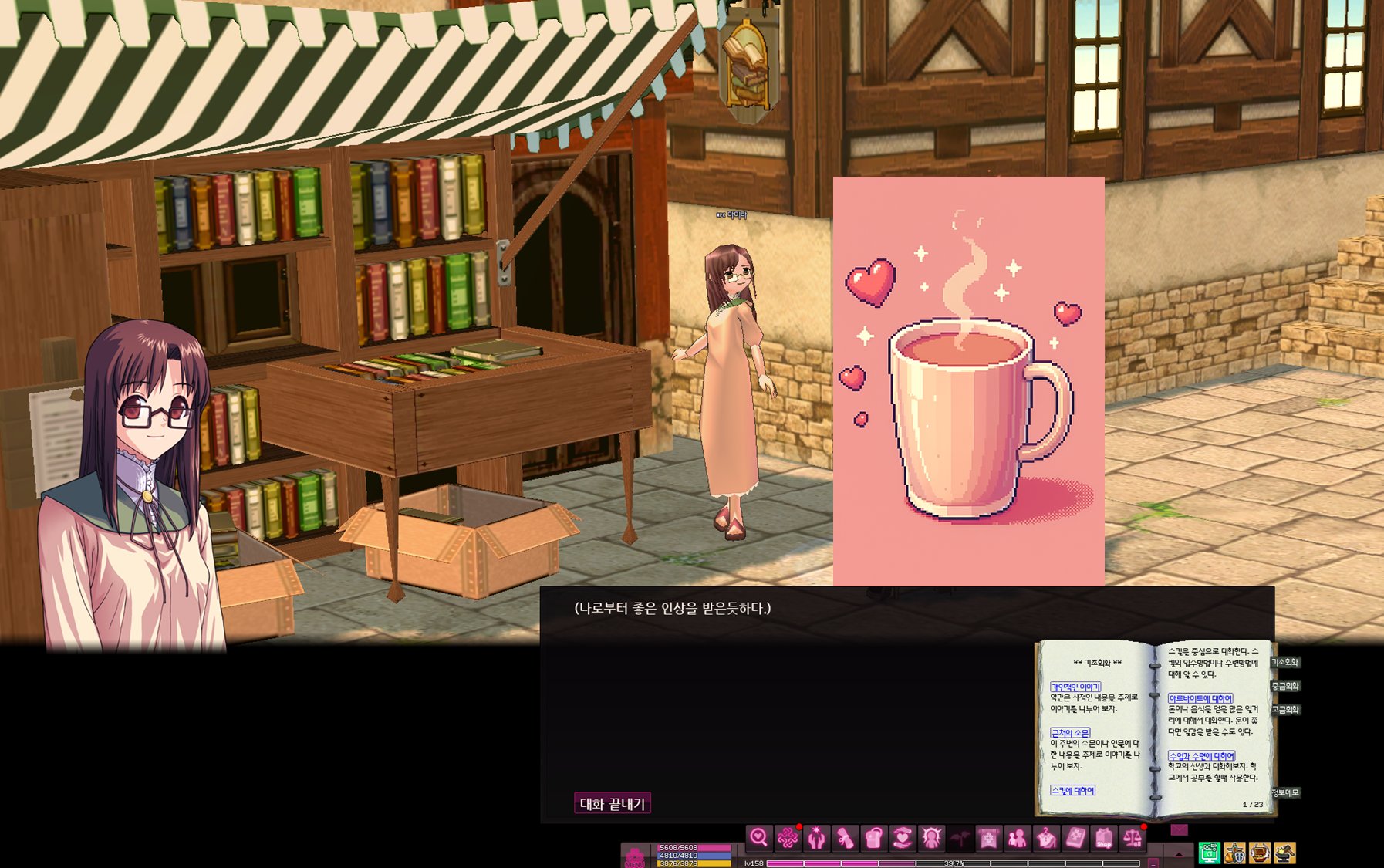The image size is (1384, 868).
Task: Select the 기초회화 tab
Action: [1285, 662]
